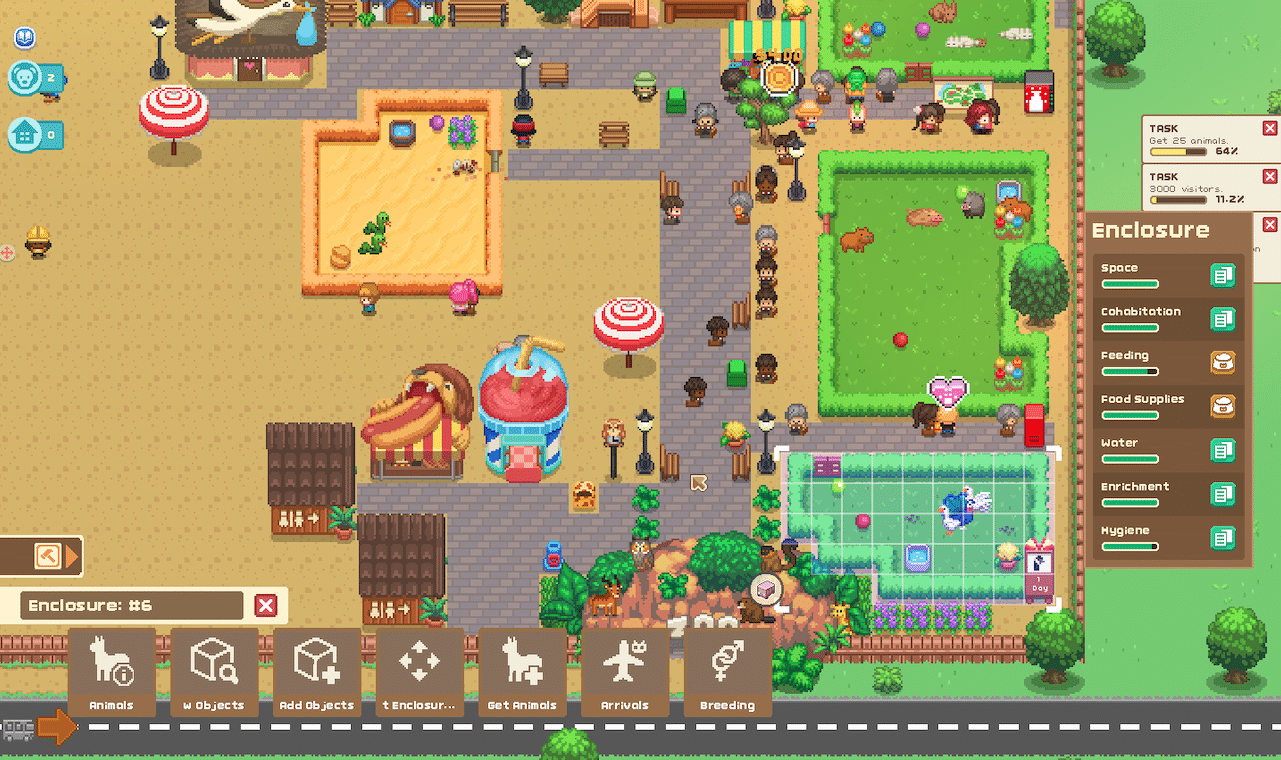Open the Enrichment report icon
The width and height of the screenshot is (1281, 760).
tap(1222, 494)
